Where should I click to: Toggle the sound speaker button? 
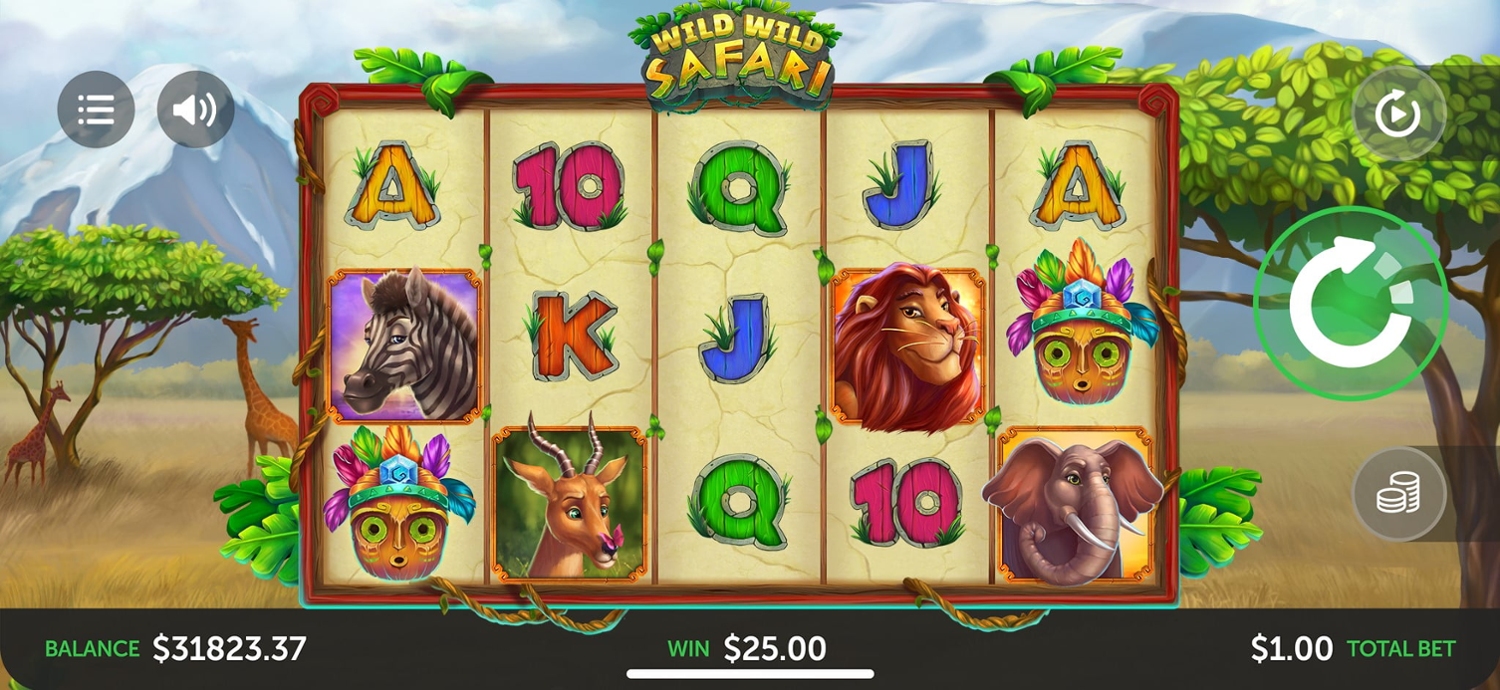click(195, 109)
